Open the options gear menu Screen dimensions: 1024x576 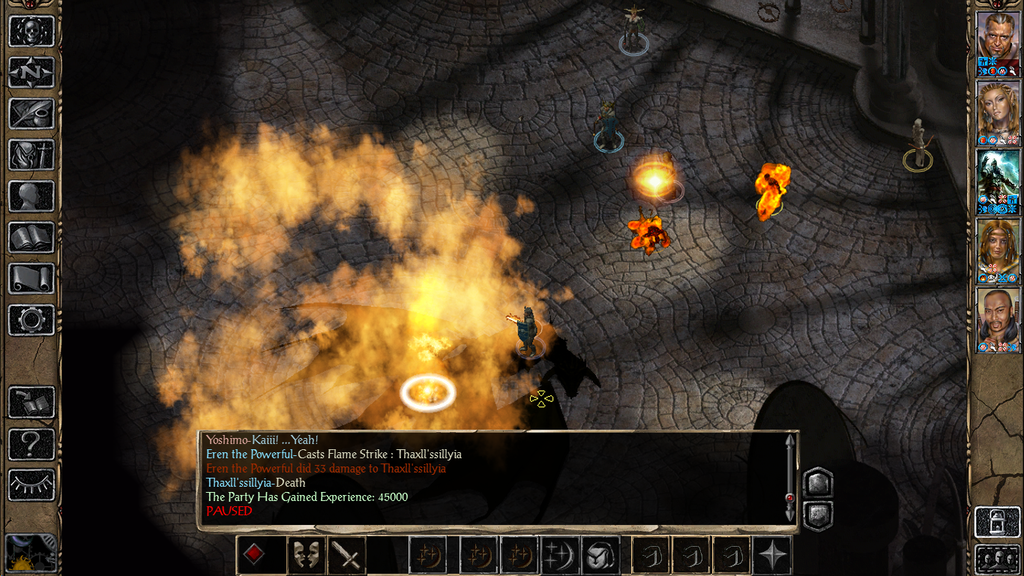[x=31, y=320]
